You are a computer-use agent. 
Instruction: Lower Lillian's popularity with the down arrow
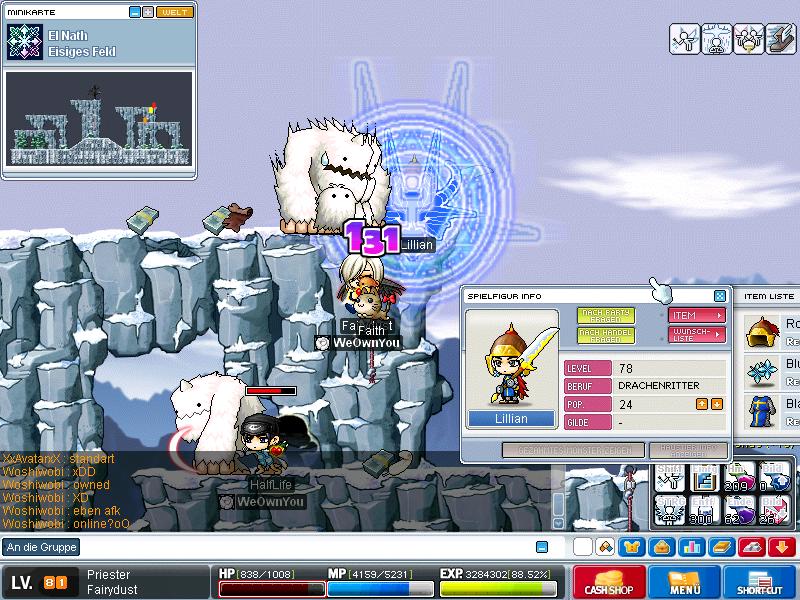click(x=717, y=404)
